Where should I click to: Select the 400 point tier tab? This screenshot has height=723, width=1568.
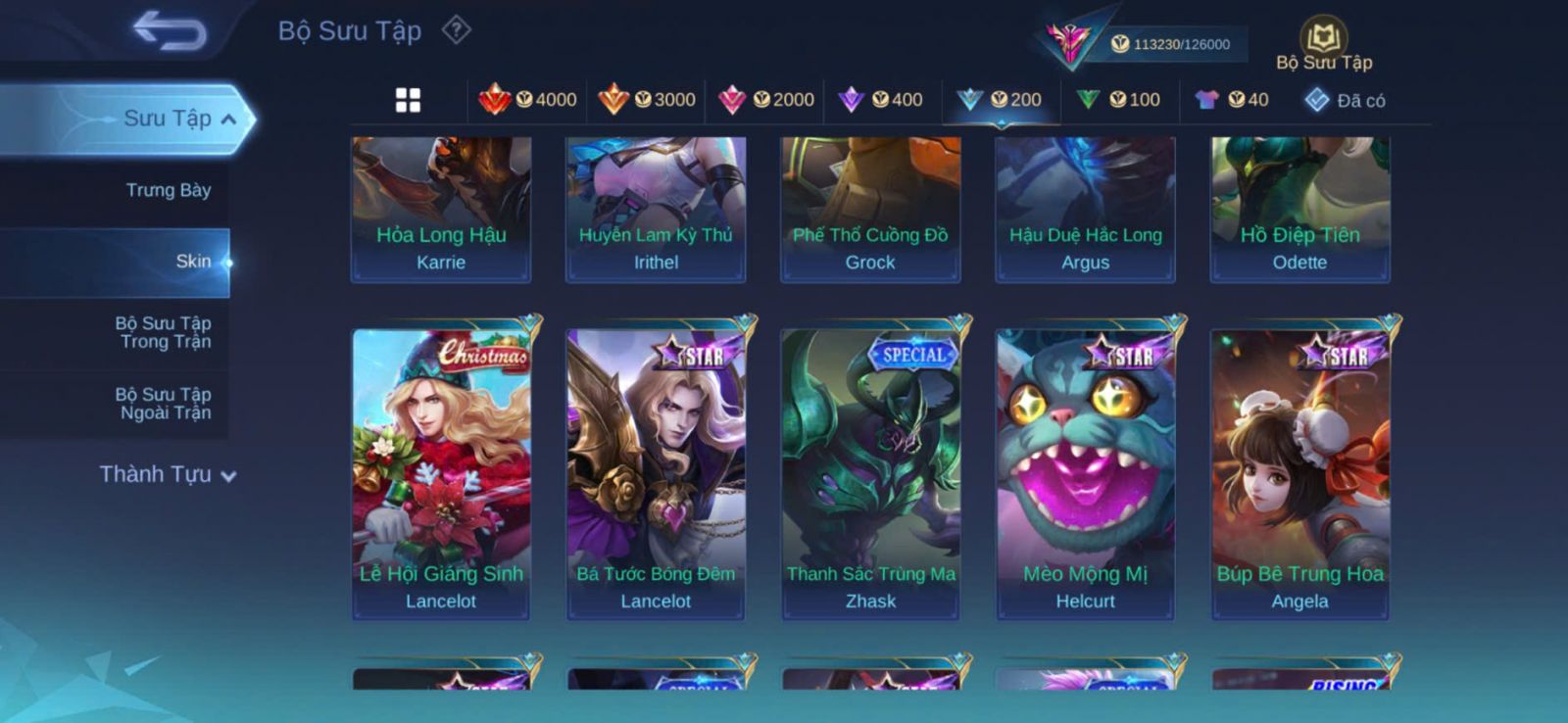pyautogui.click(x=881, y=100)
